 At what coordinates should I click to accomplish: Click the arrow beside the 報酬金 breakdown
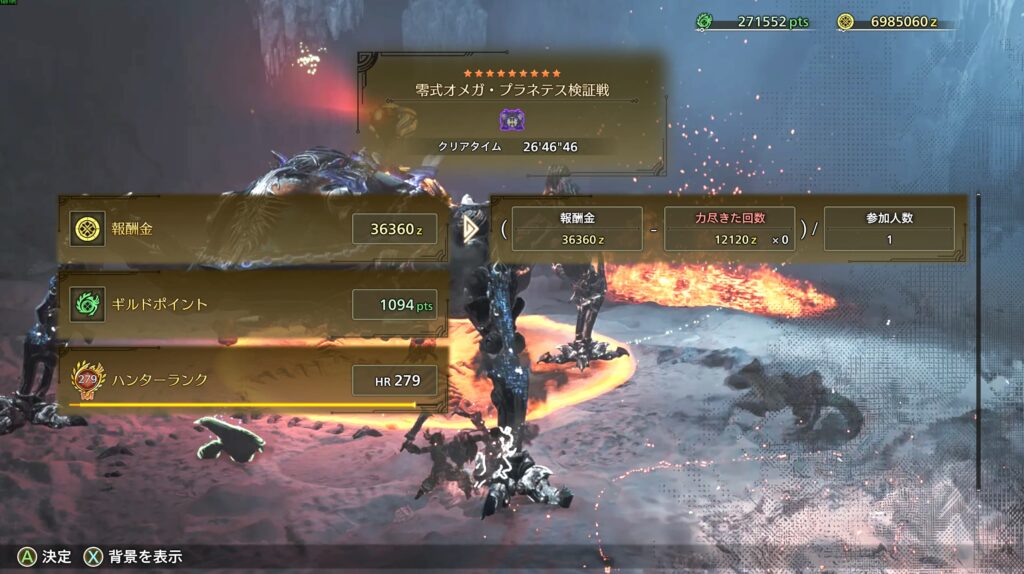(472, 230)
